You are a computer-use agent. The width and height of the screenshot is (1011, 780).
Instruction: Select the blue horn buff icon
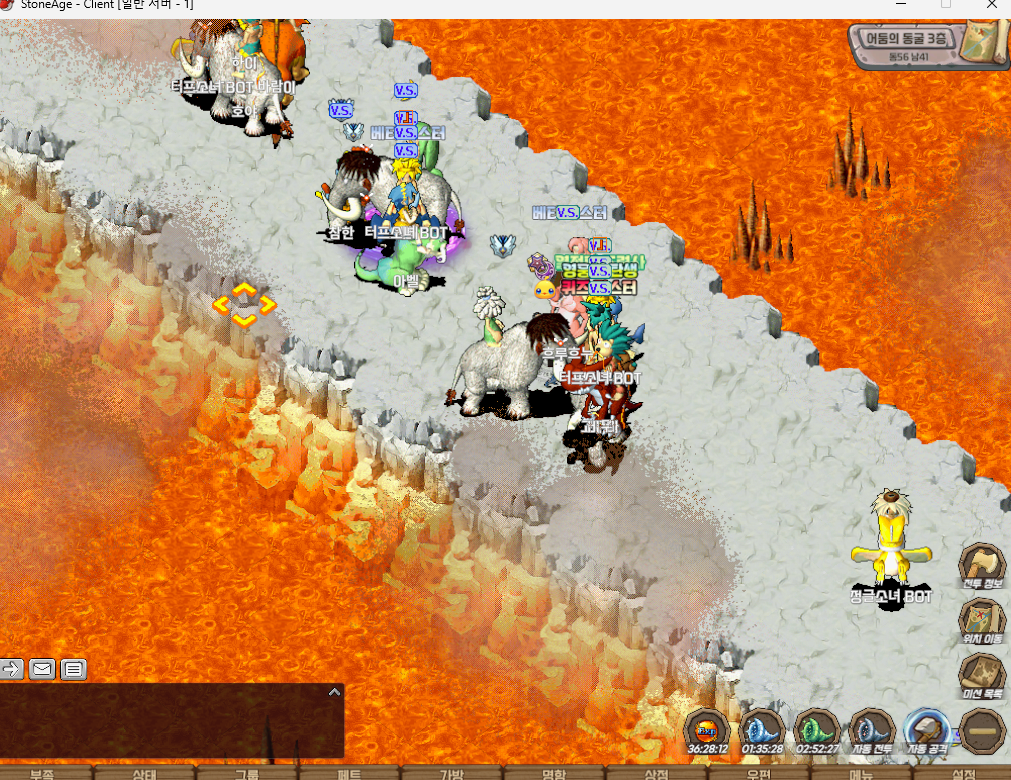coord(762,730)
